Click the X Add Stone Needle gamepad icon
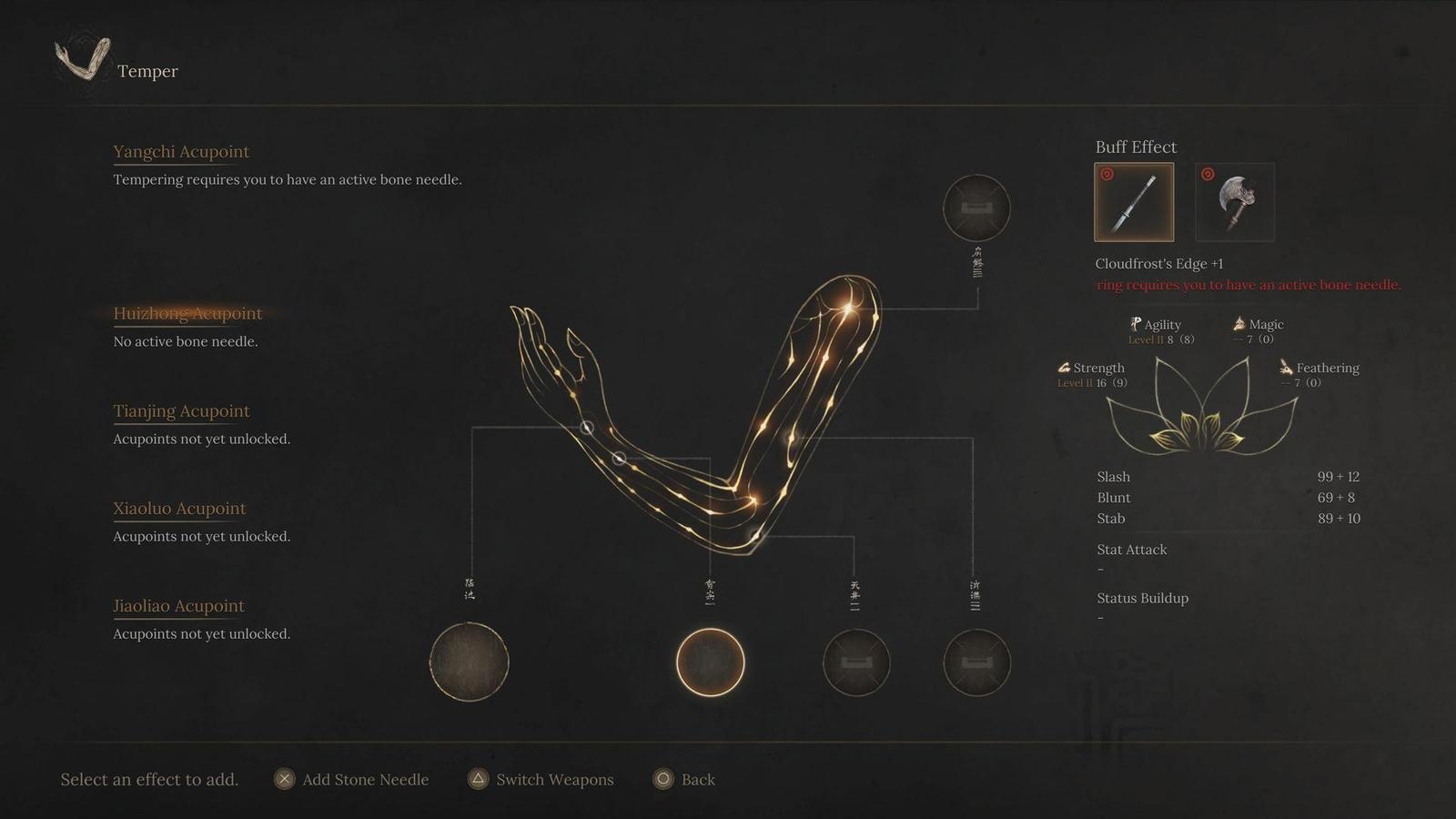The image size is (1456, 819). (x=283, y=779)
